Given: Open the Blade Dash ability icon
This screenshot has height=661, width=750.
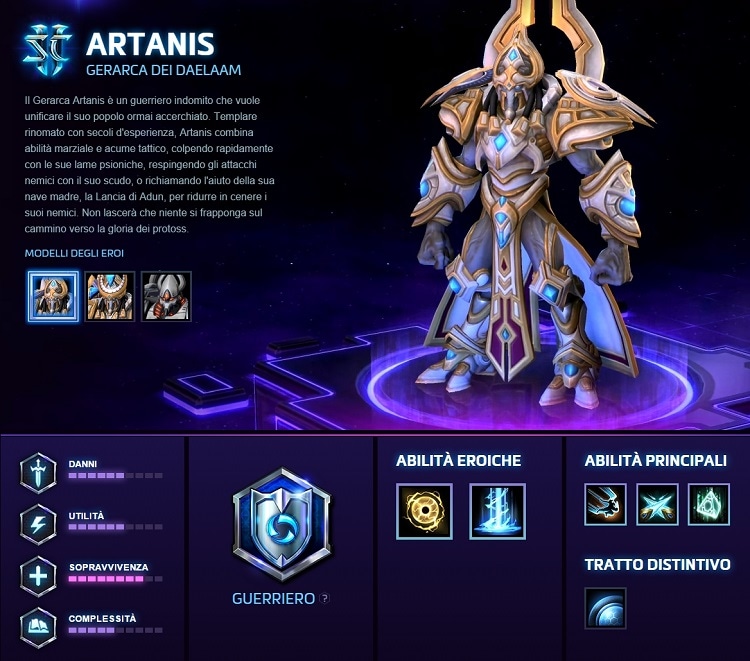Looking at the screenshot, I should pyautogui.click(x=606, y=504).
